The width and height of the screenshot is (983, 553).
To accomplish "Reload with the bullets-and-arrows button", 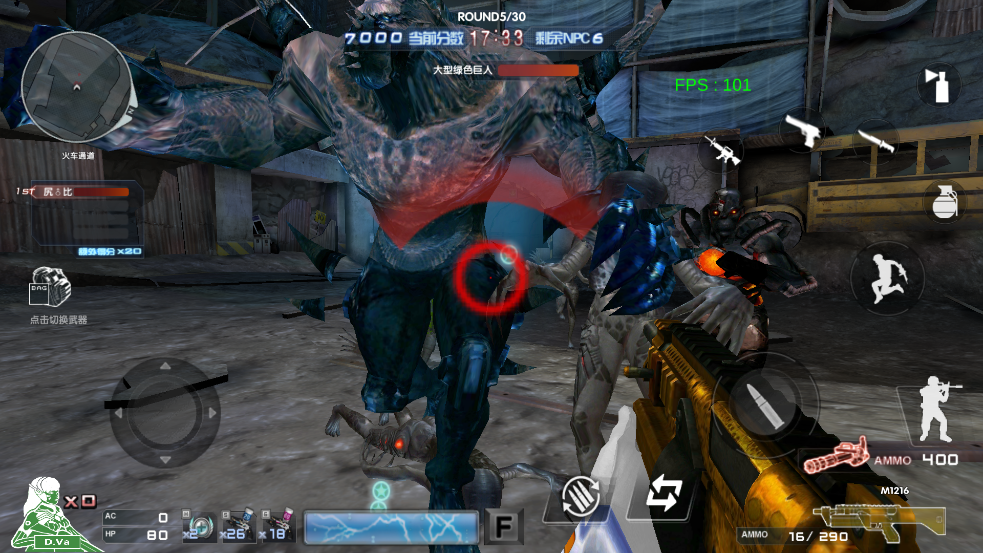I will [x=579, y=496].
